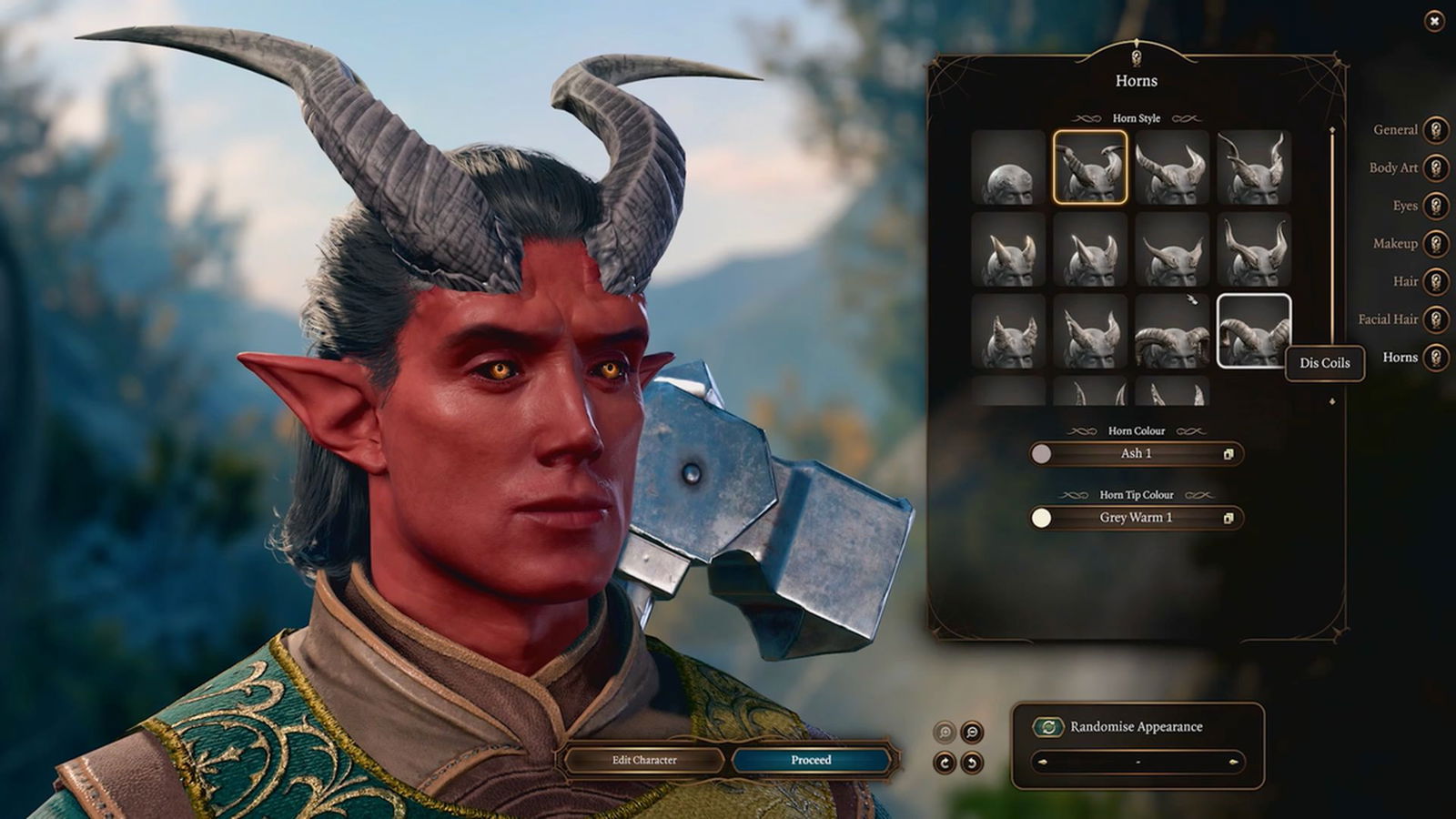Click the copy icon beside Ash 1
1456x819 pixels.
[1230, 453]
